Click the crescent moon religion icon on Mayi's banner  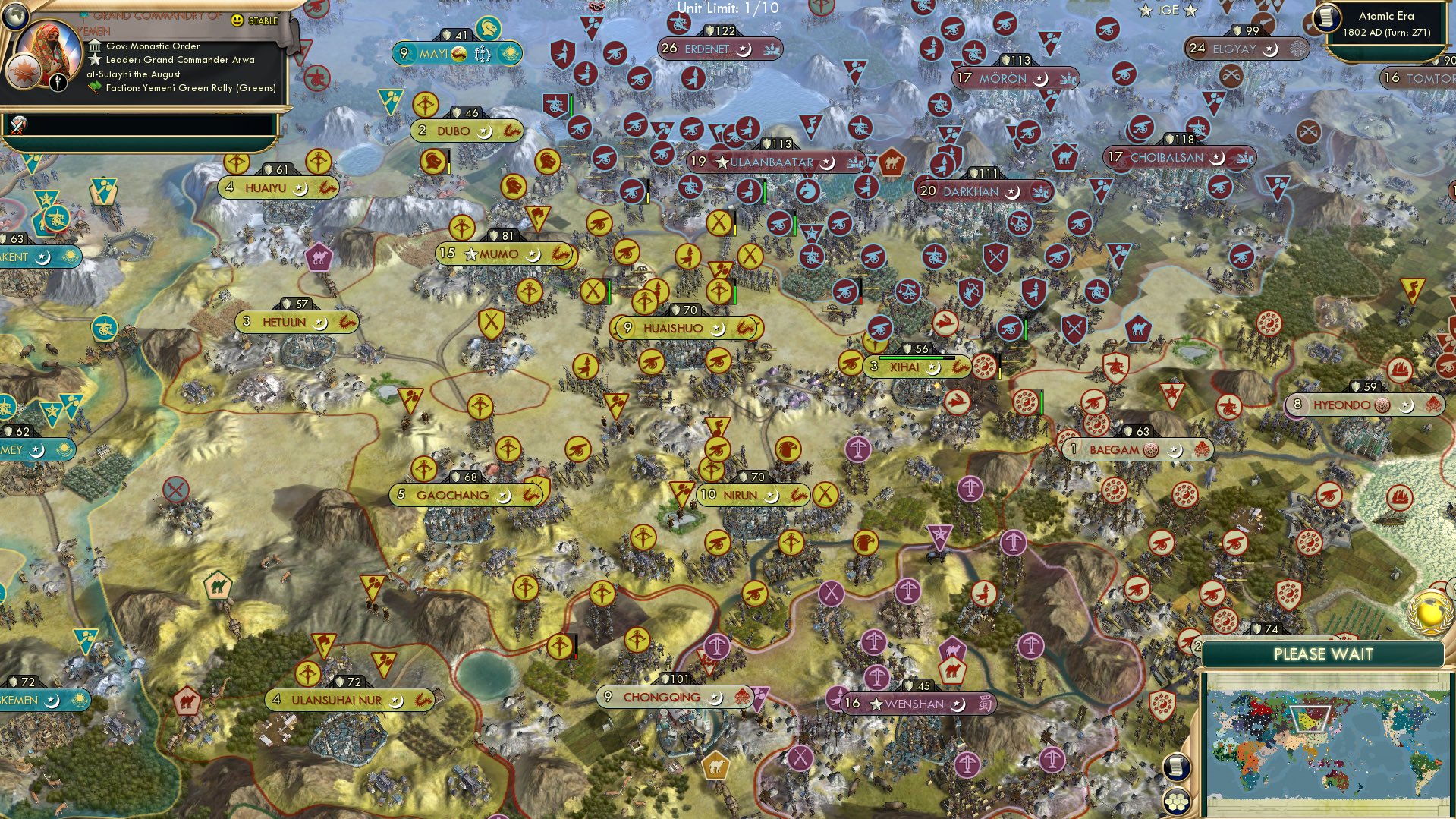click(459, 54)
